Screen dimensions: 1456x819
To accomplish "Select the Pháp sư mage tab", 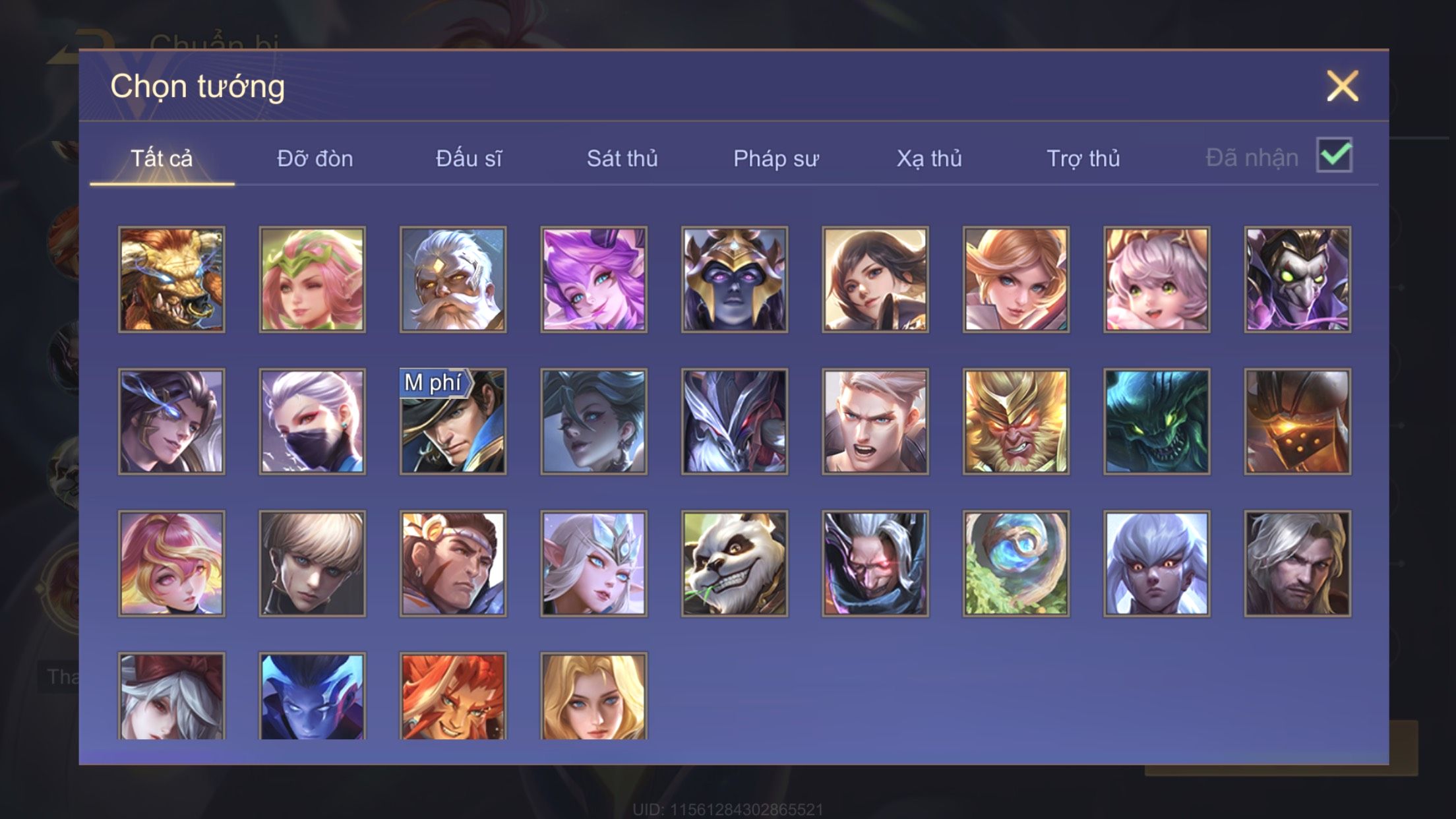I will pos(776,159).
